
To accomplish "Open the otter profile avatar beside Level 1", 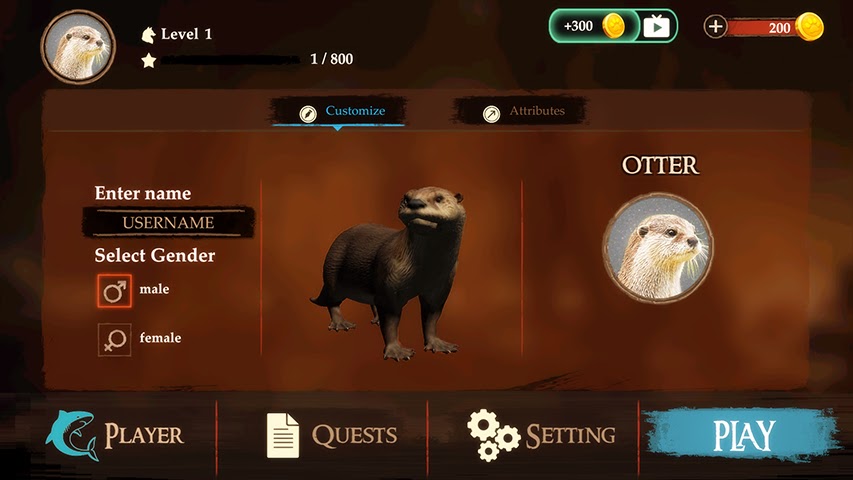I will 78,47.
